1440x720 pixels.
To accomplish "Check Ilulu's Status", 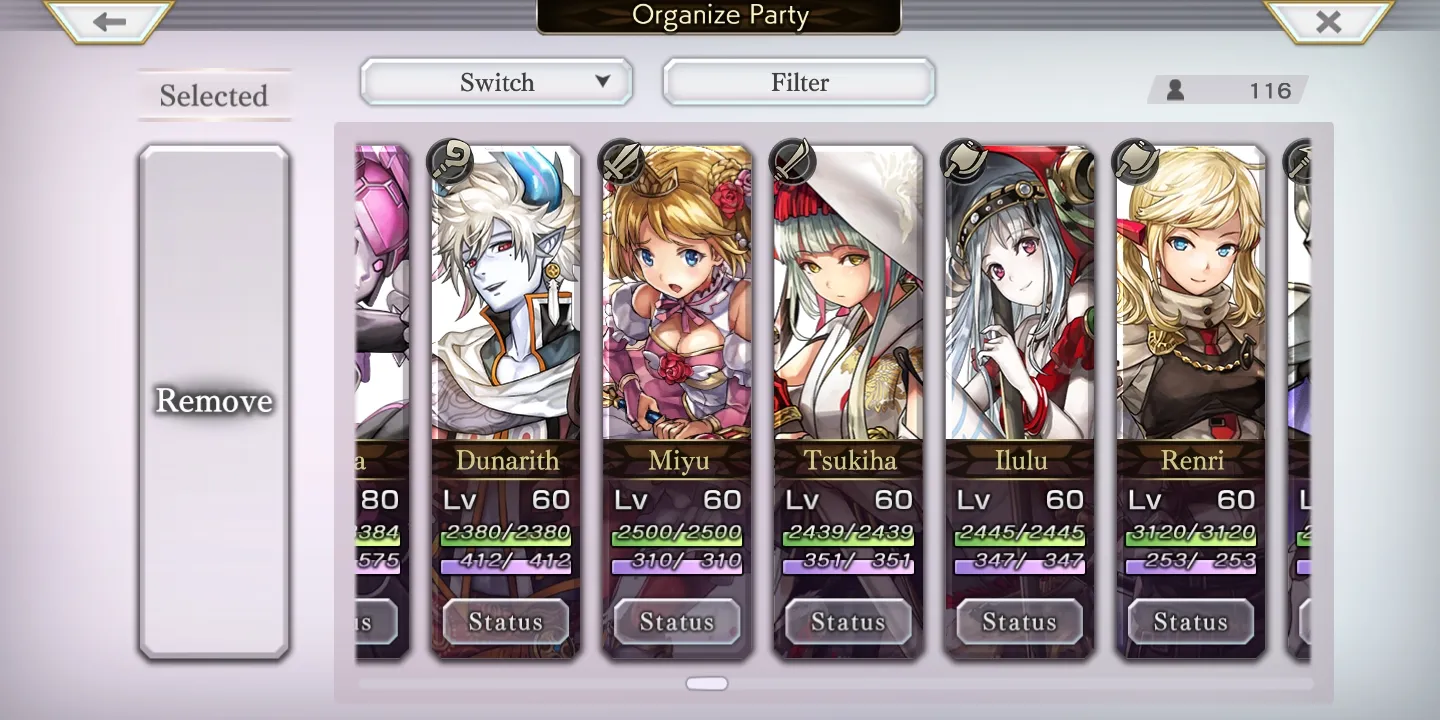I will coord(1020,622).
